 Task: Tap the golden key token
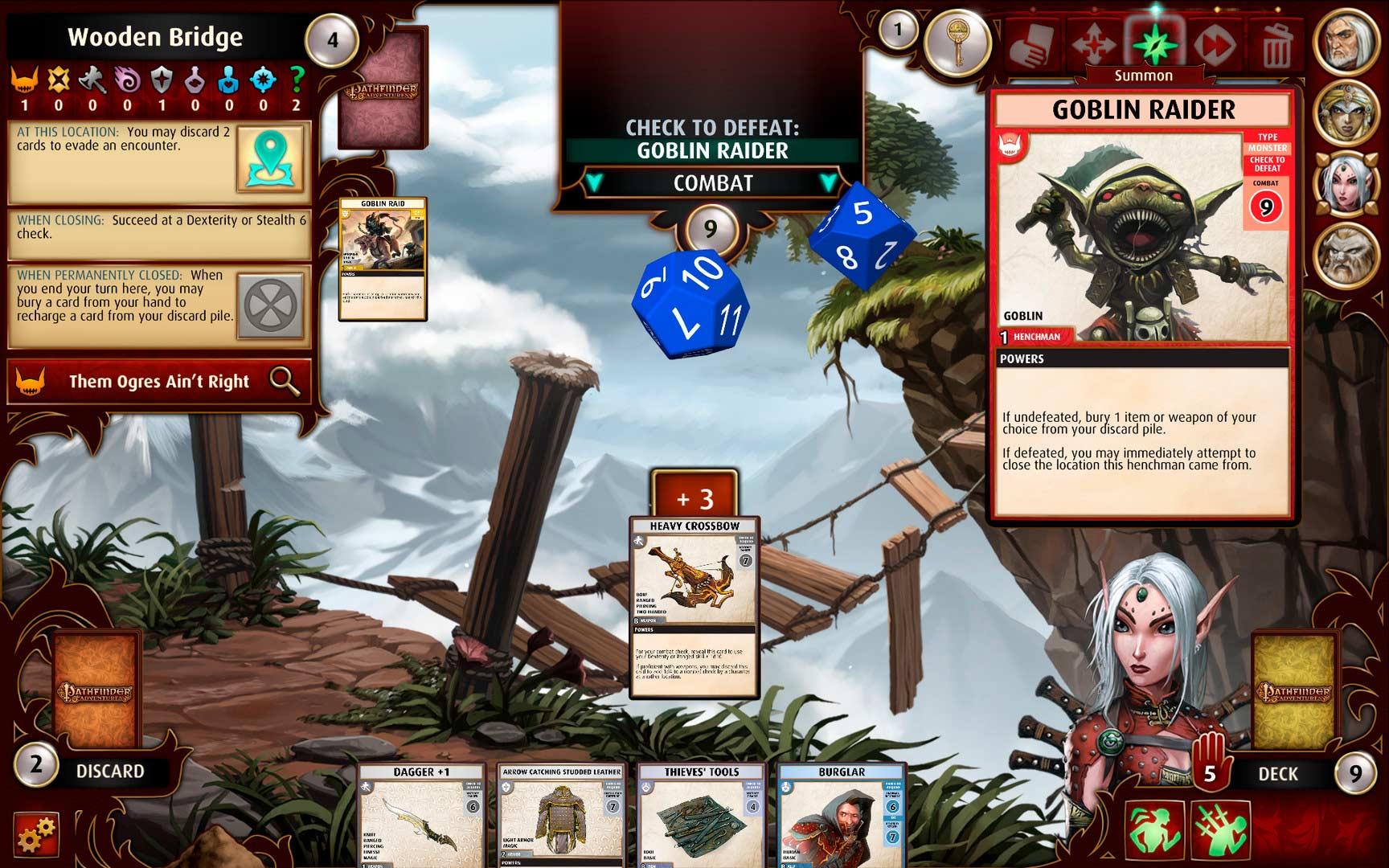(957, 41)
